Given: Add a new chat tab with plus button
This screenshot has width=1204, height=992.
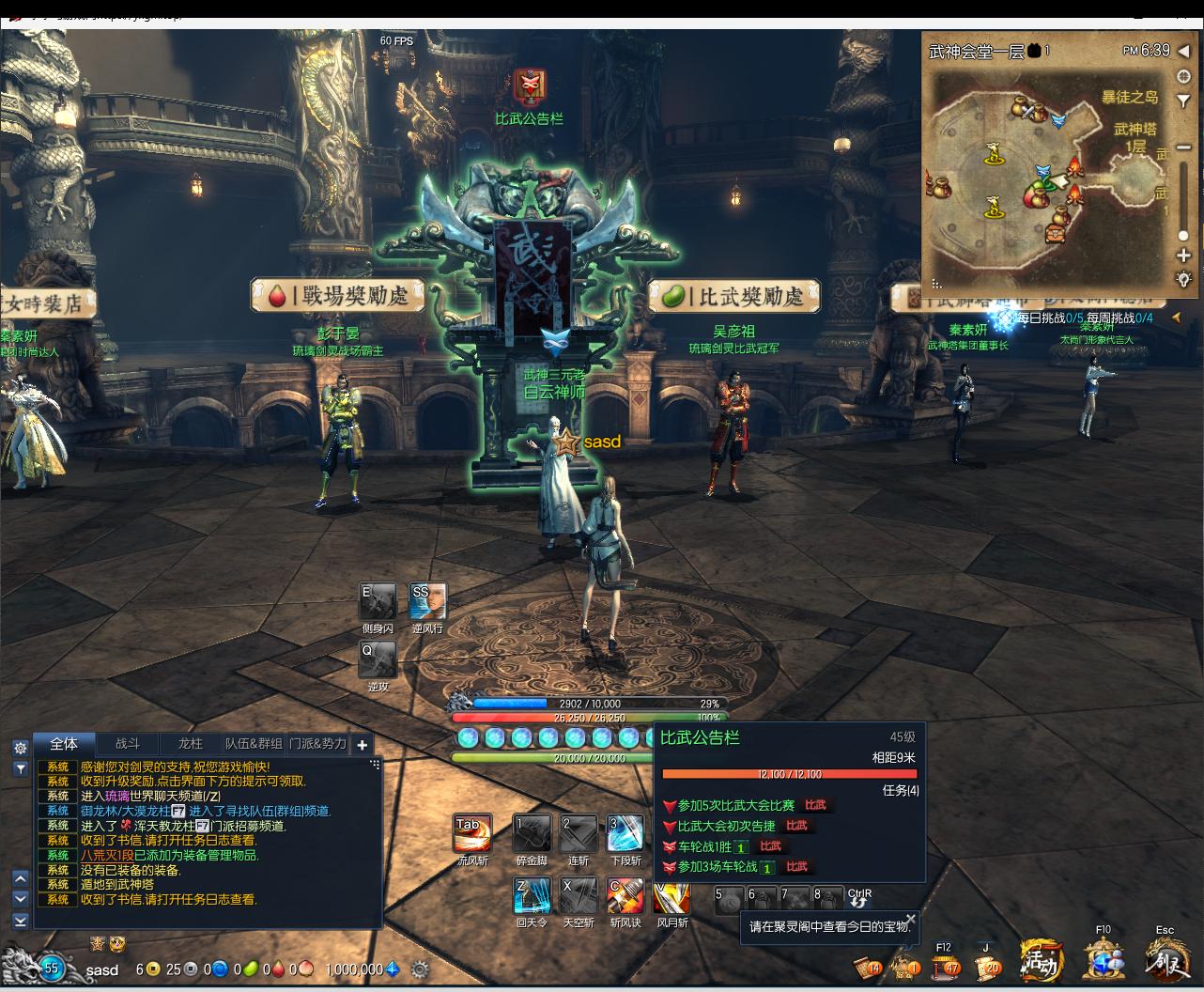Looking at the screenshot, I should [x=363, y=745].
